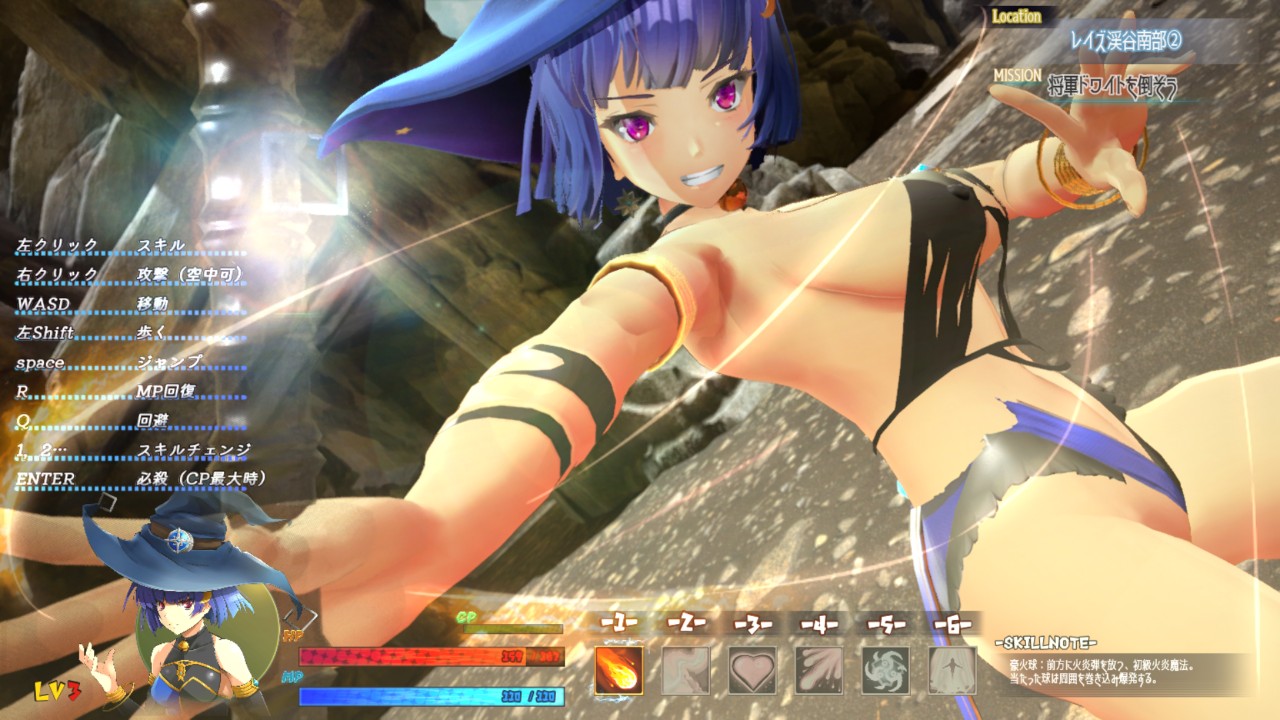Pick the spinning vortex skill in slot 5
This screenshot has height=720, width=1280.
pyautogui.click(x=886, y=670)
